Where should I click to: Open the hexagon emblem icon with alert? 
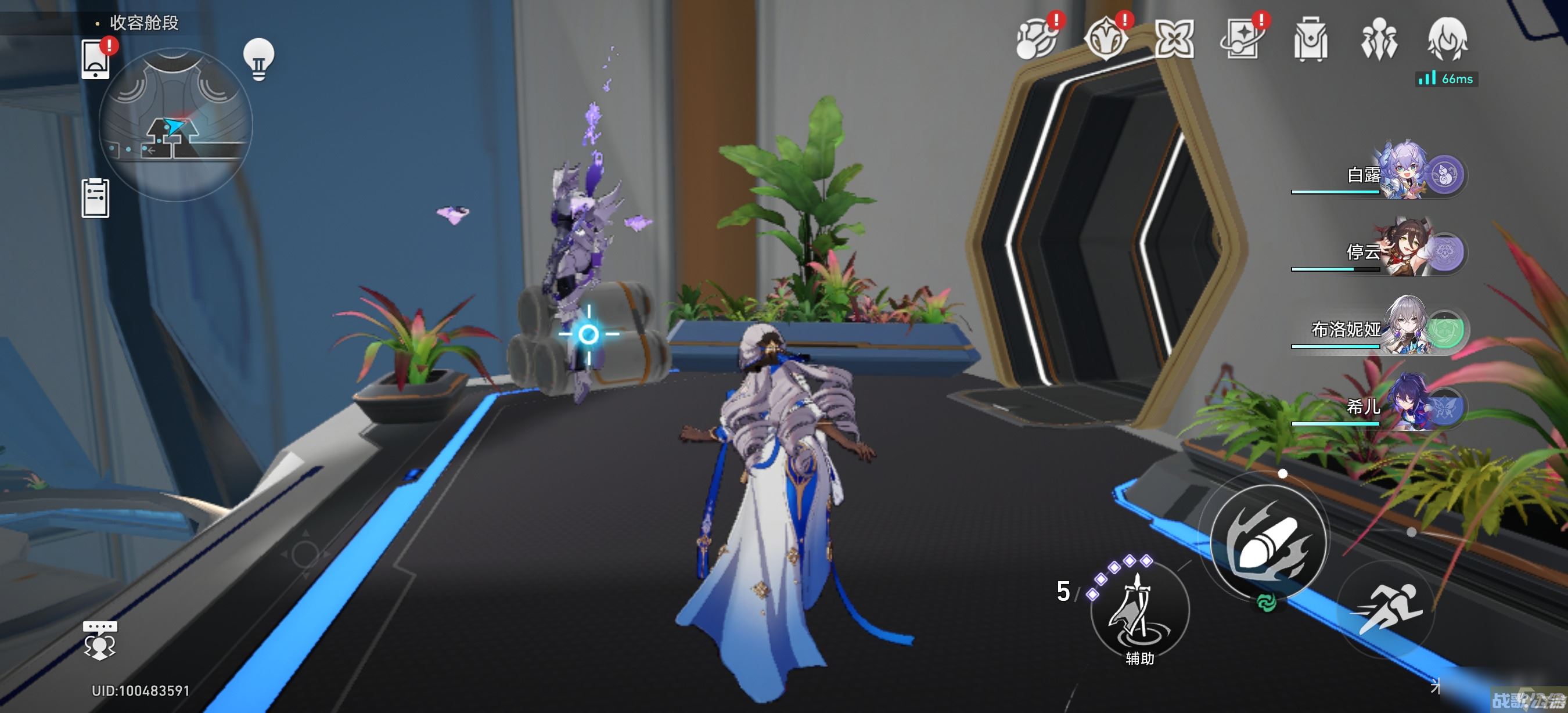pyautogui.click(x=1105, y=39)
